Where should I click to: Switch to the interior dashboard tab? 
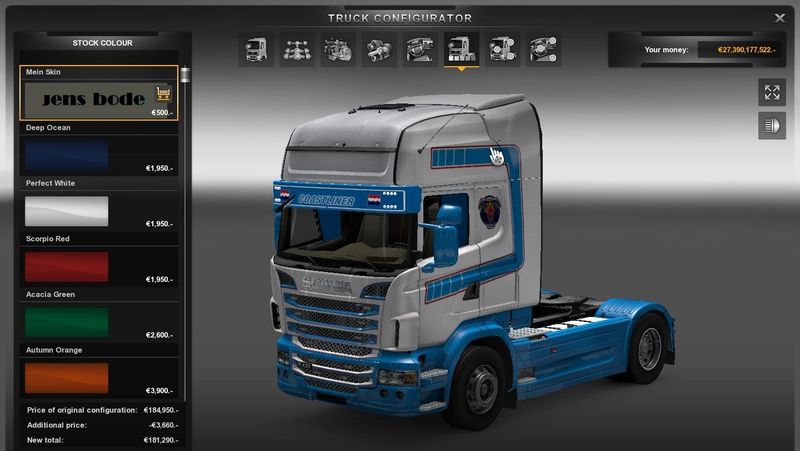tap(420, 49)
